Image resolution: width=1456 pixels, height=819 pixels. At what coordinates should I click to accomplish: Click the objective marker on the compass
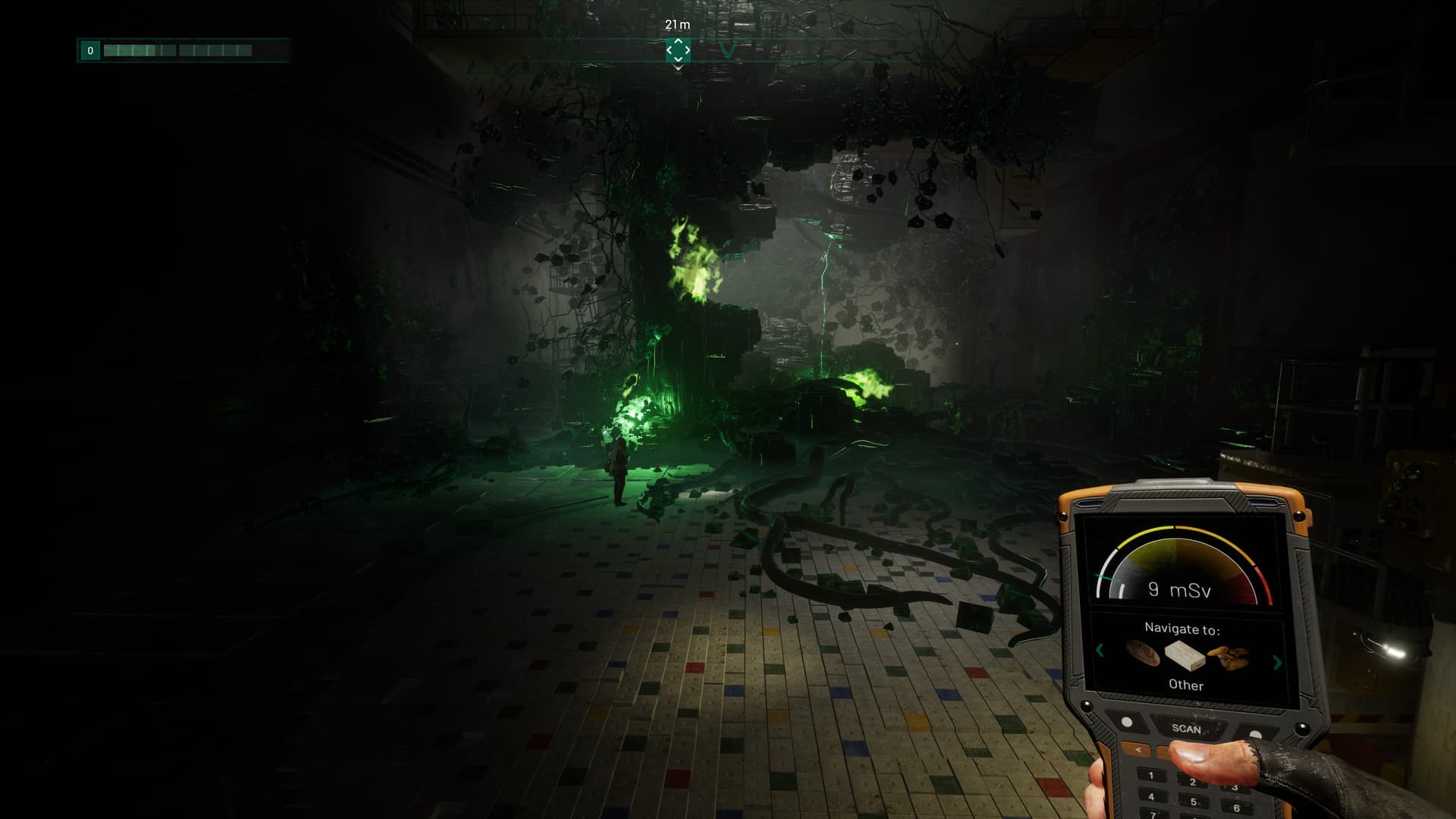(678, 50)
